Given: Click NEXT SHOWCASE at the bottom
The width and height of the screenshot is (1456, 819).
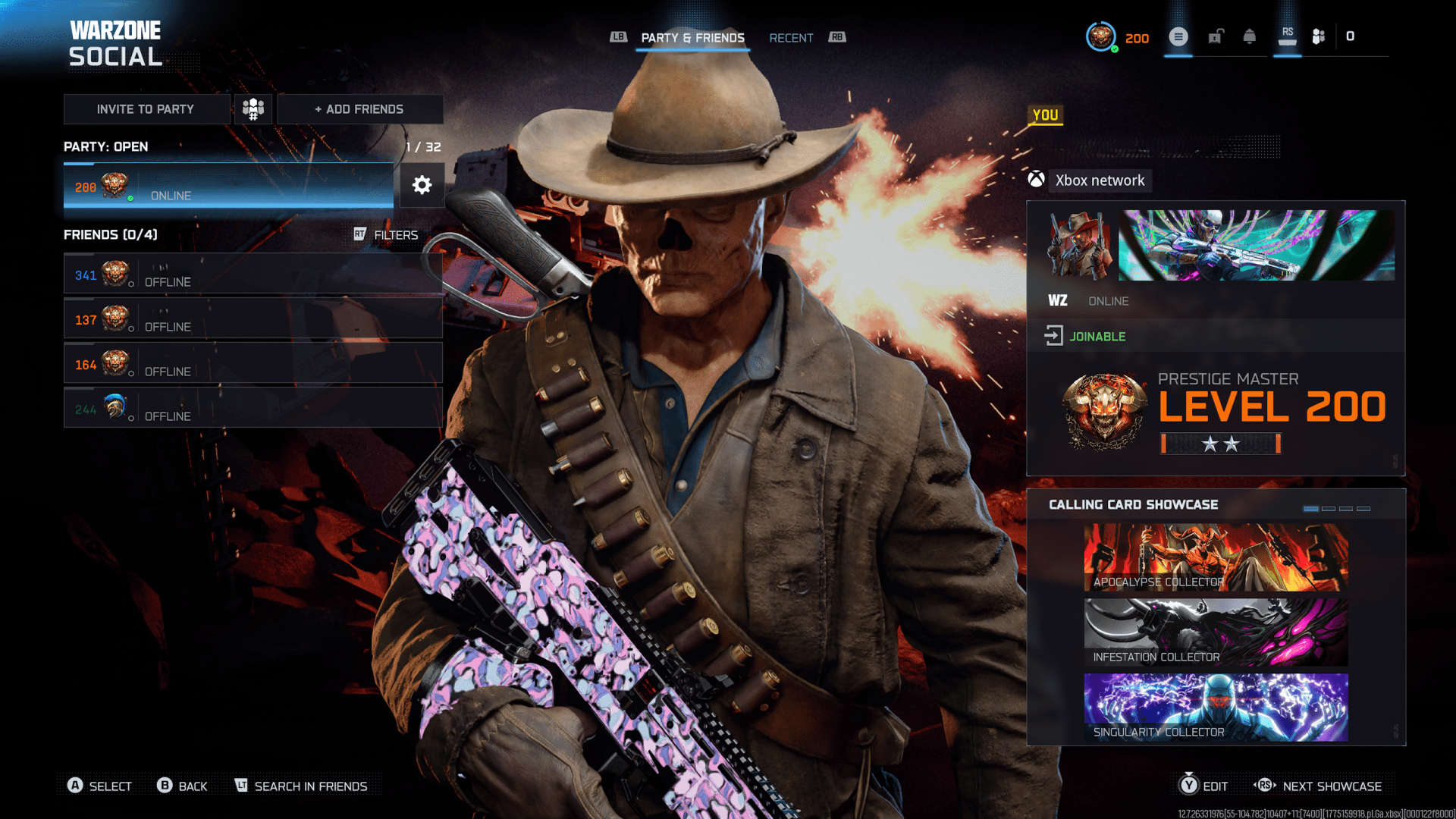Looking at the screenshot, I should click(x=1333, y=786).
